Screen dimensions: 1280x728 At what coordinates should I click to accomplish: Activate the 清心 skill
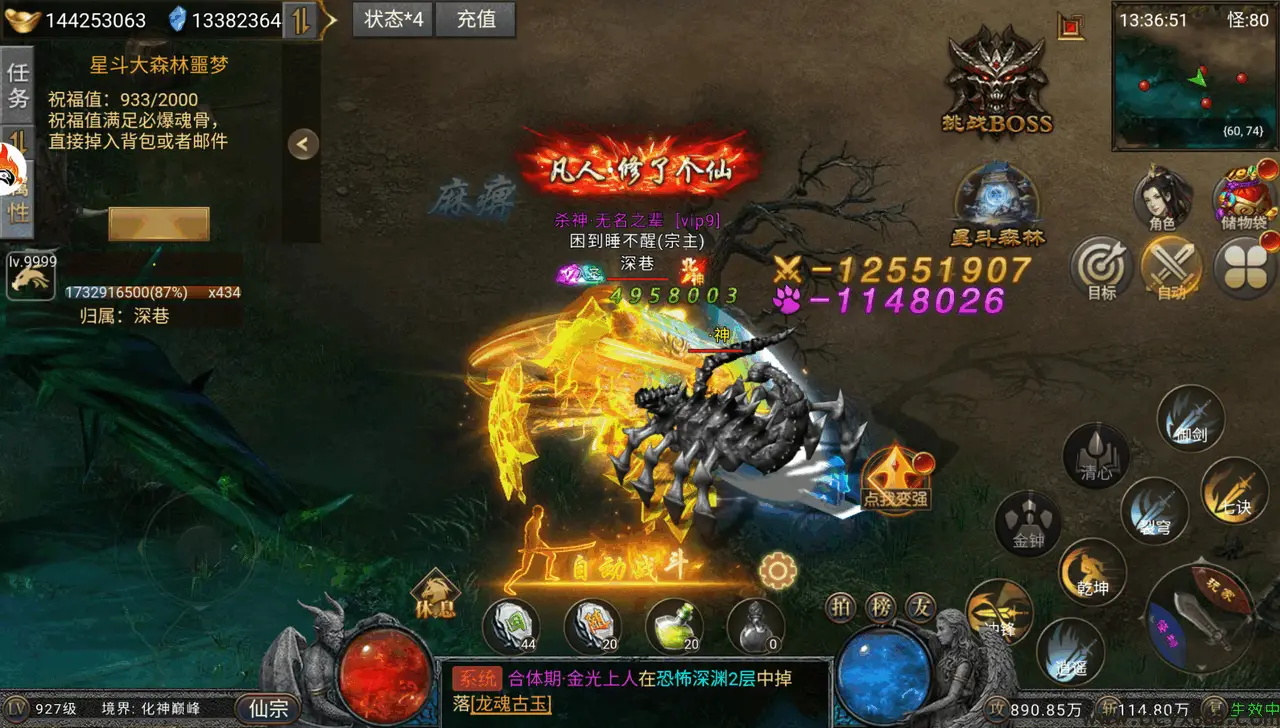[x=1096, y=456]
